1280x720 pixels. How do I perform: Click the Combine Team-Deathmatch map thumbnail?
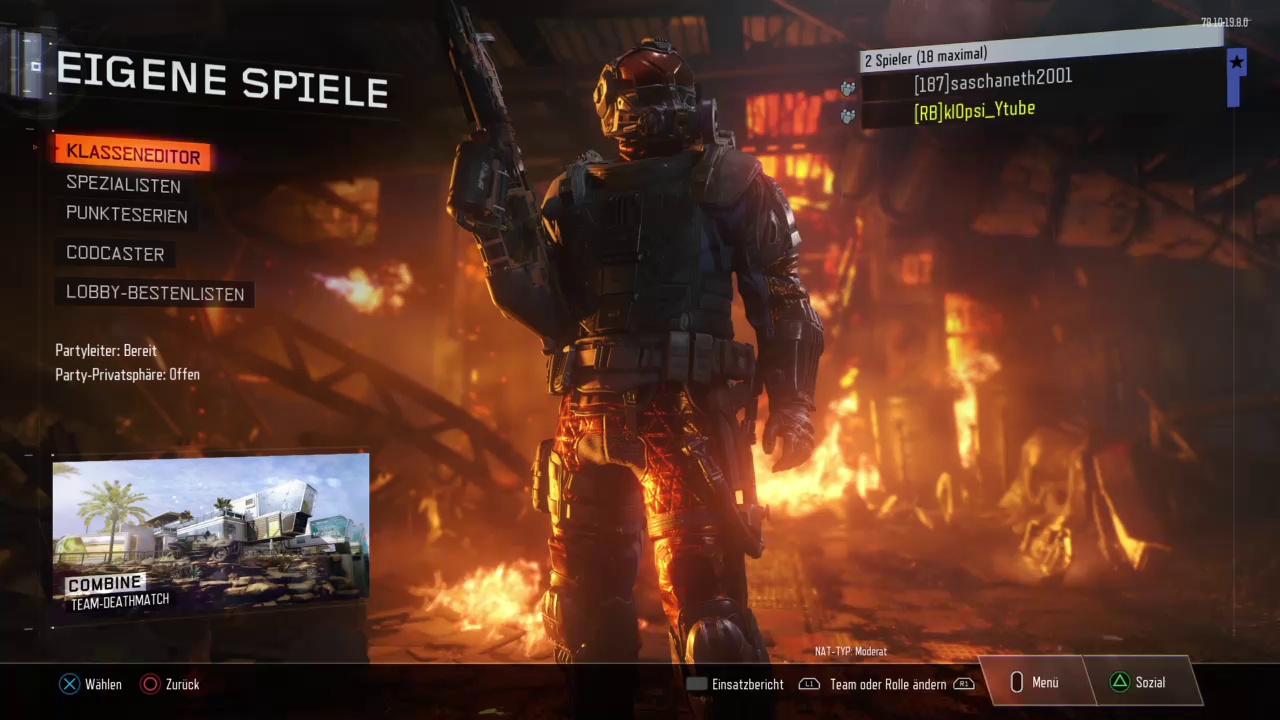pyautogui.click(x=211, y=536)
